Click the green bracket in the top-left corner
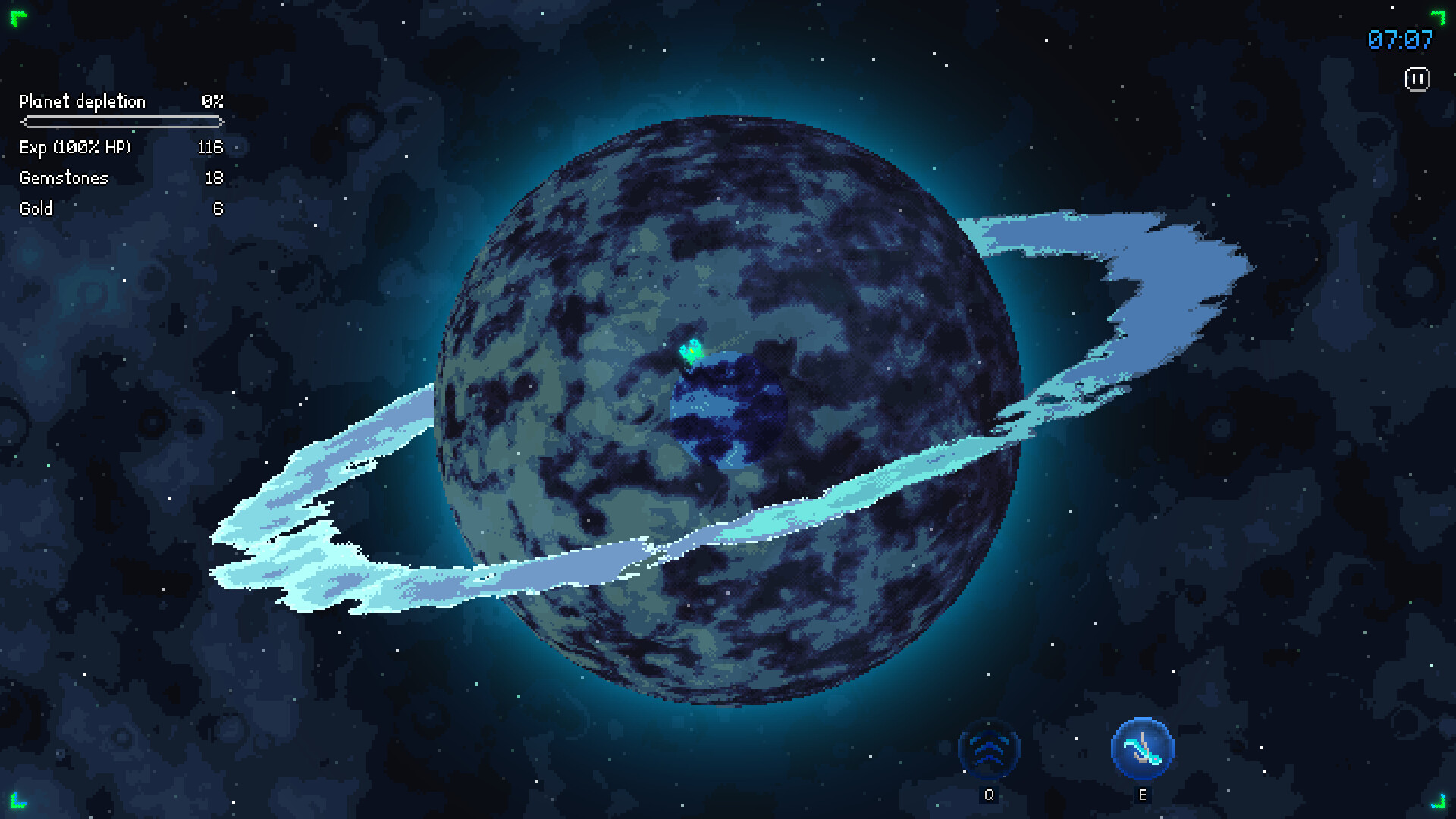 [17, 17]
